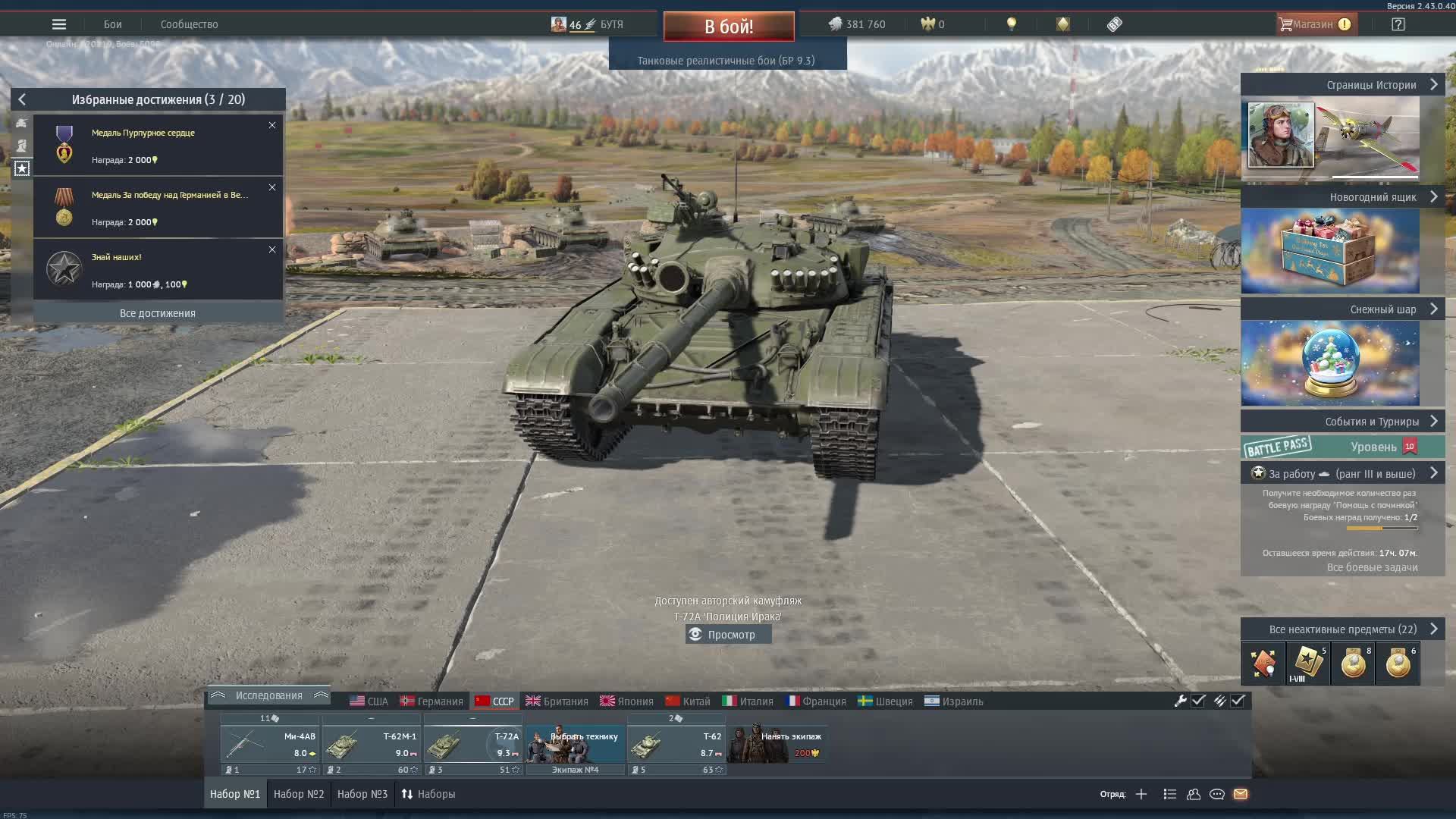Start the battle with В бой! button
Viewport: 1456px width, 819px height.
coord(729,27)
